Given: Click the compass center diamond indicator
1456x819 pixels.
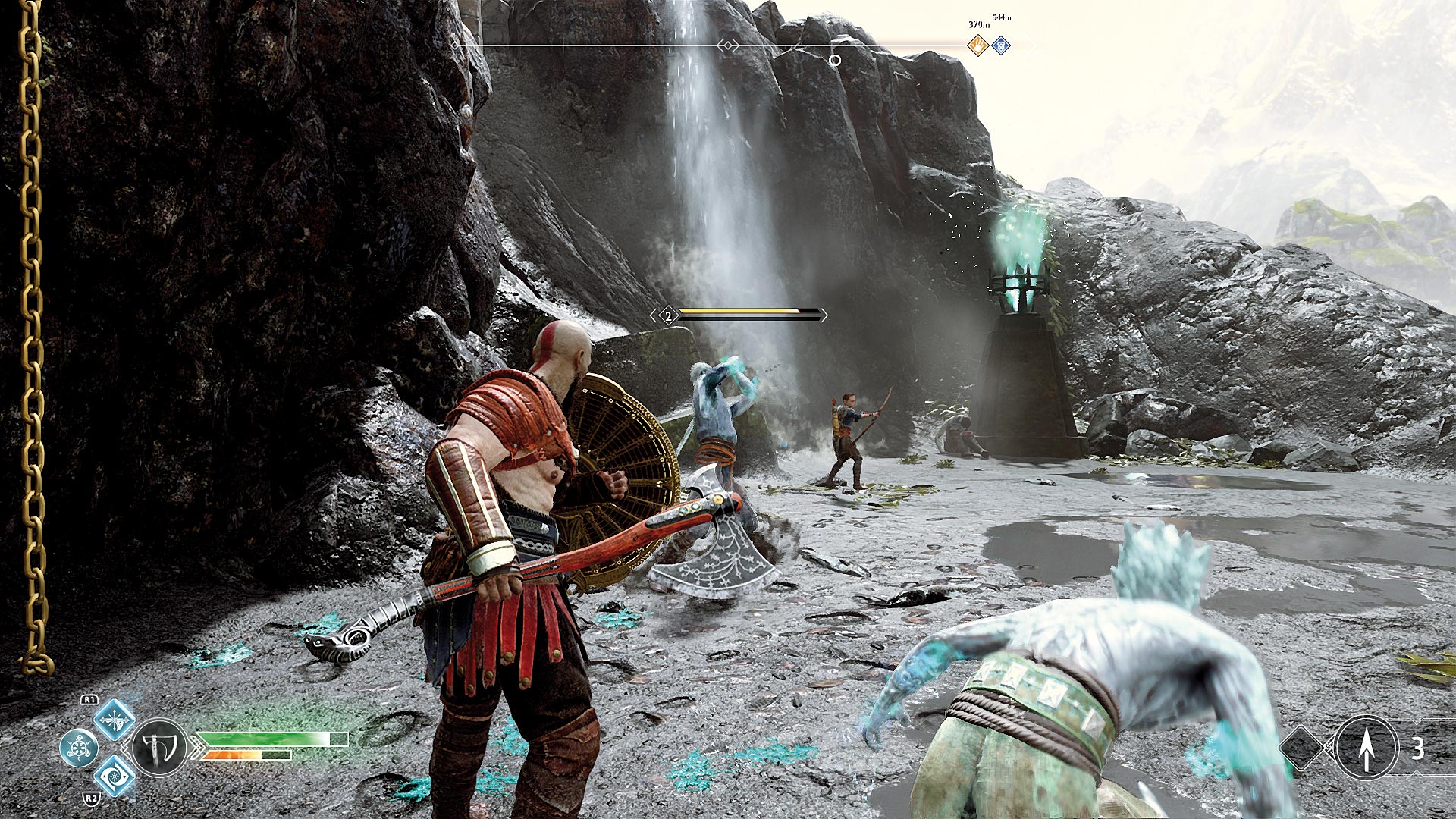Looking at the screenshot, I should point(727,46).
